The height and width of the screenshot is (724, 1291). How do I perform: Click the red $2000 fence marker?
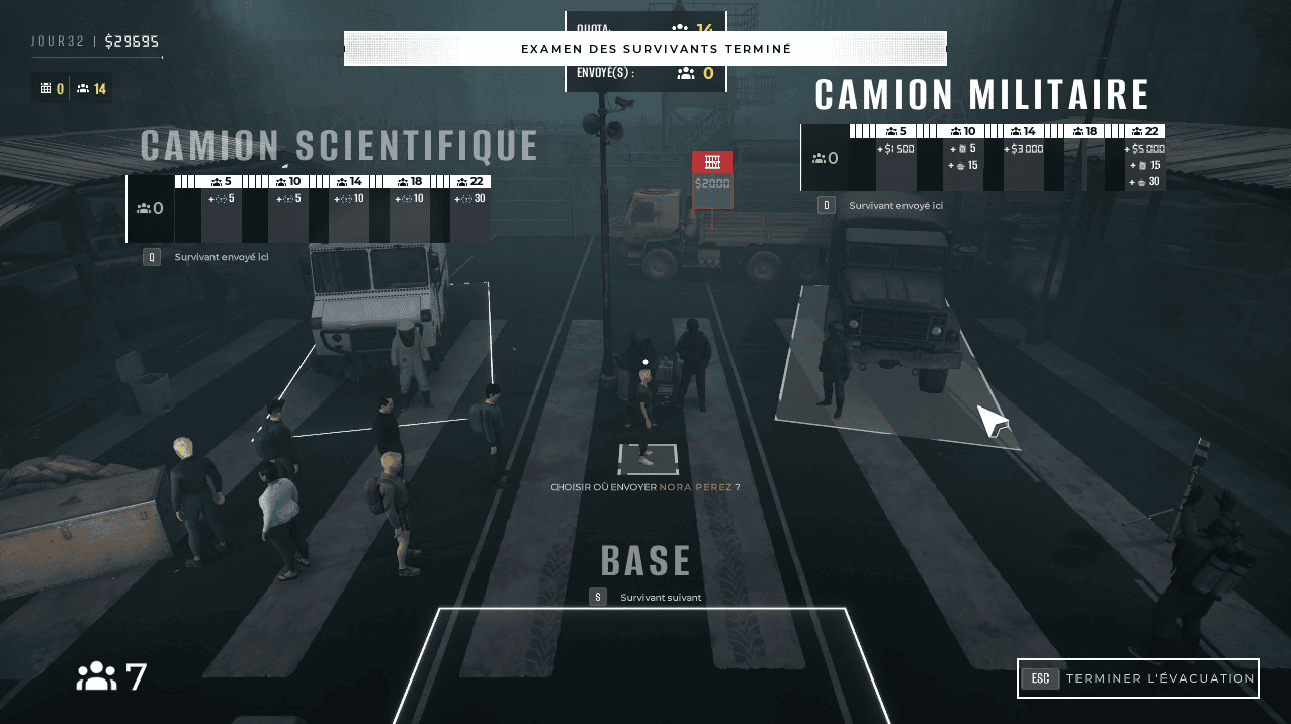click(x=712, y=179)
